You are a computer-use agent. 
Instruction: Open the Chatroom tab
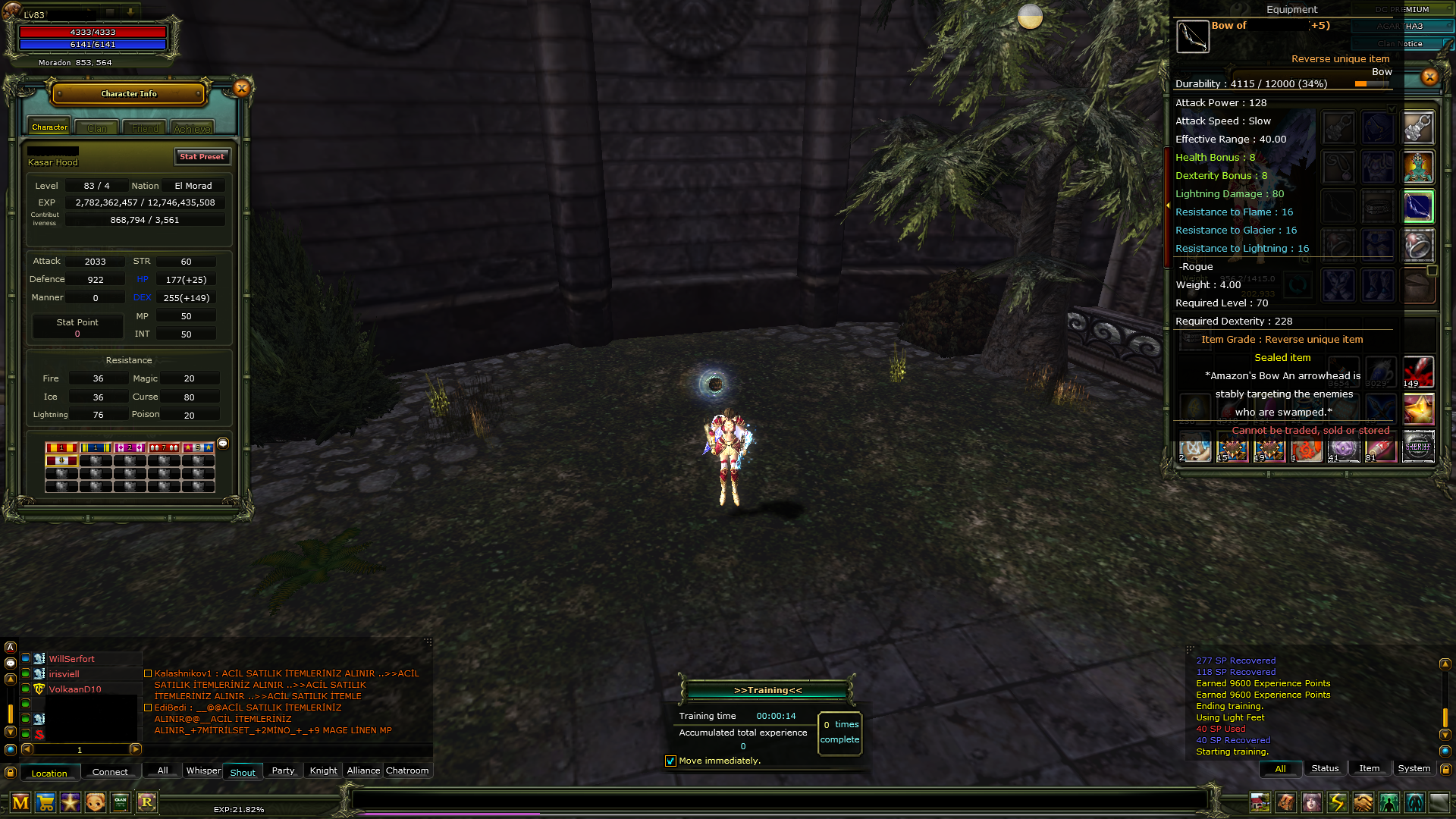(407, 770)
